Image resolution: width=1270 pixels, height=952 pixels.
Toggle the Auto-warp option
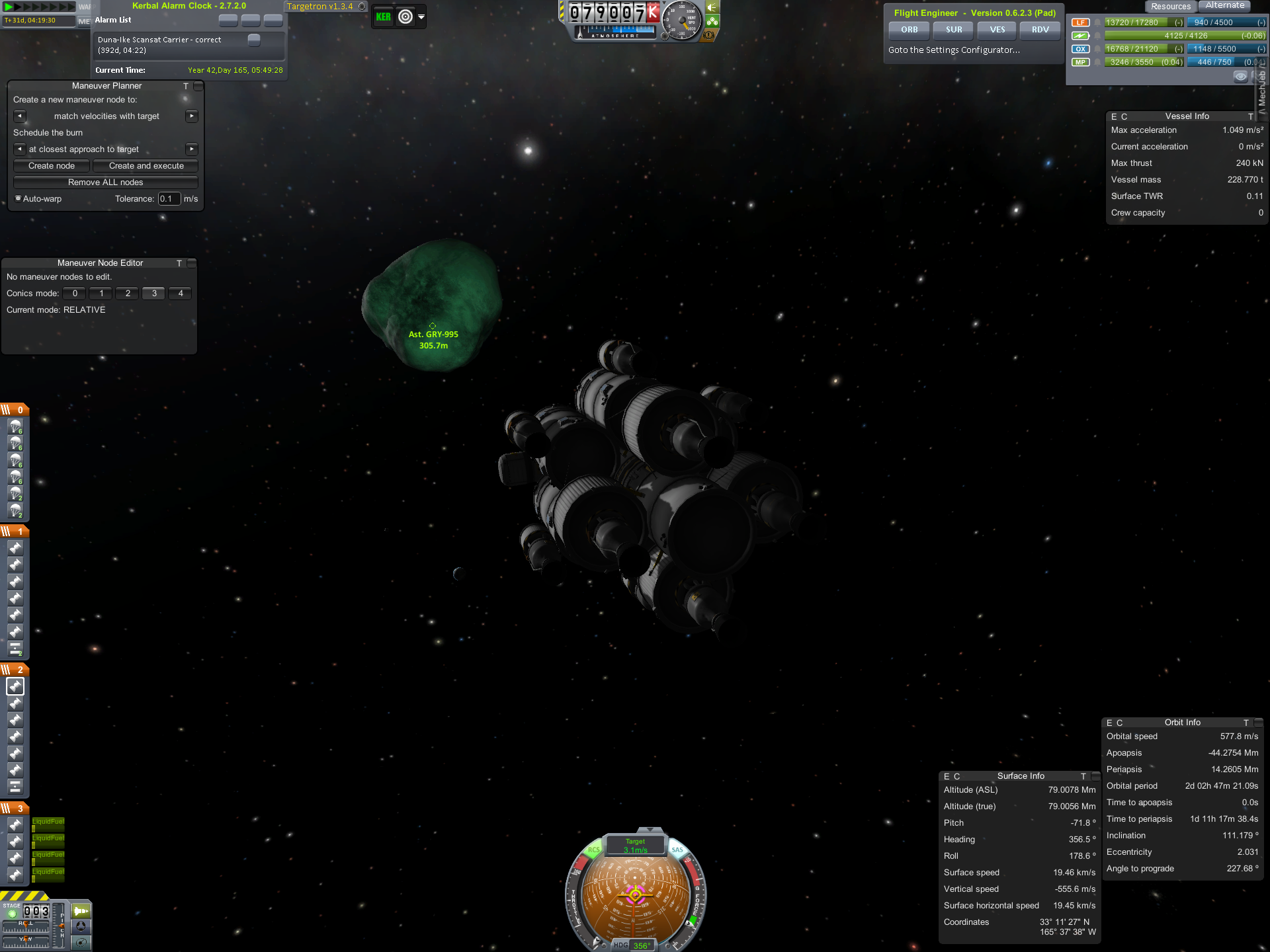point(19,198)
